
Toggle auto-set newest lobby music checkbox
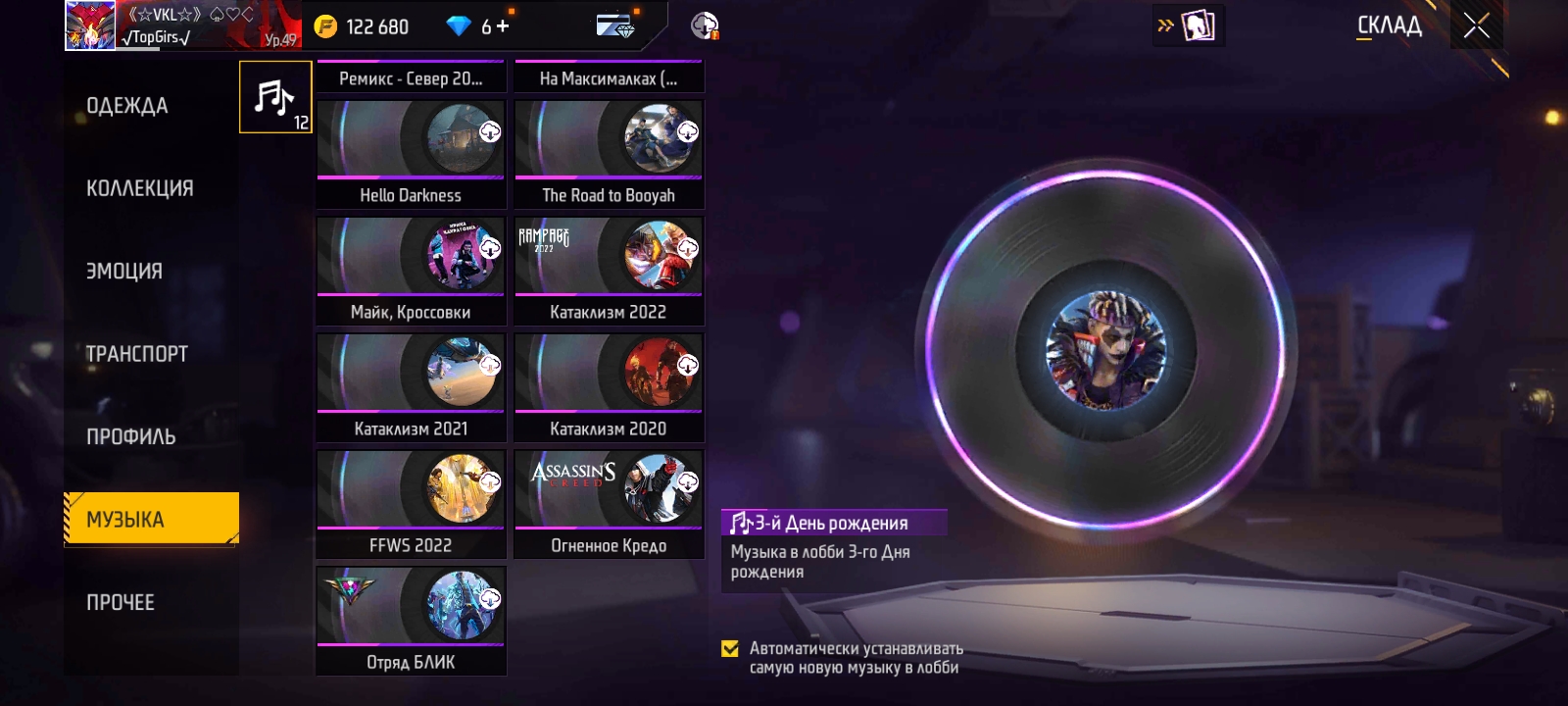(x=730, y=648)
